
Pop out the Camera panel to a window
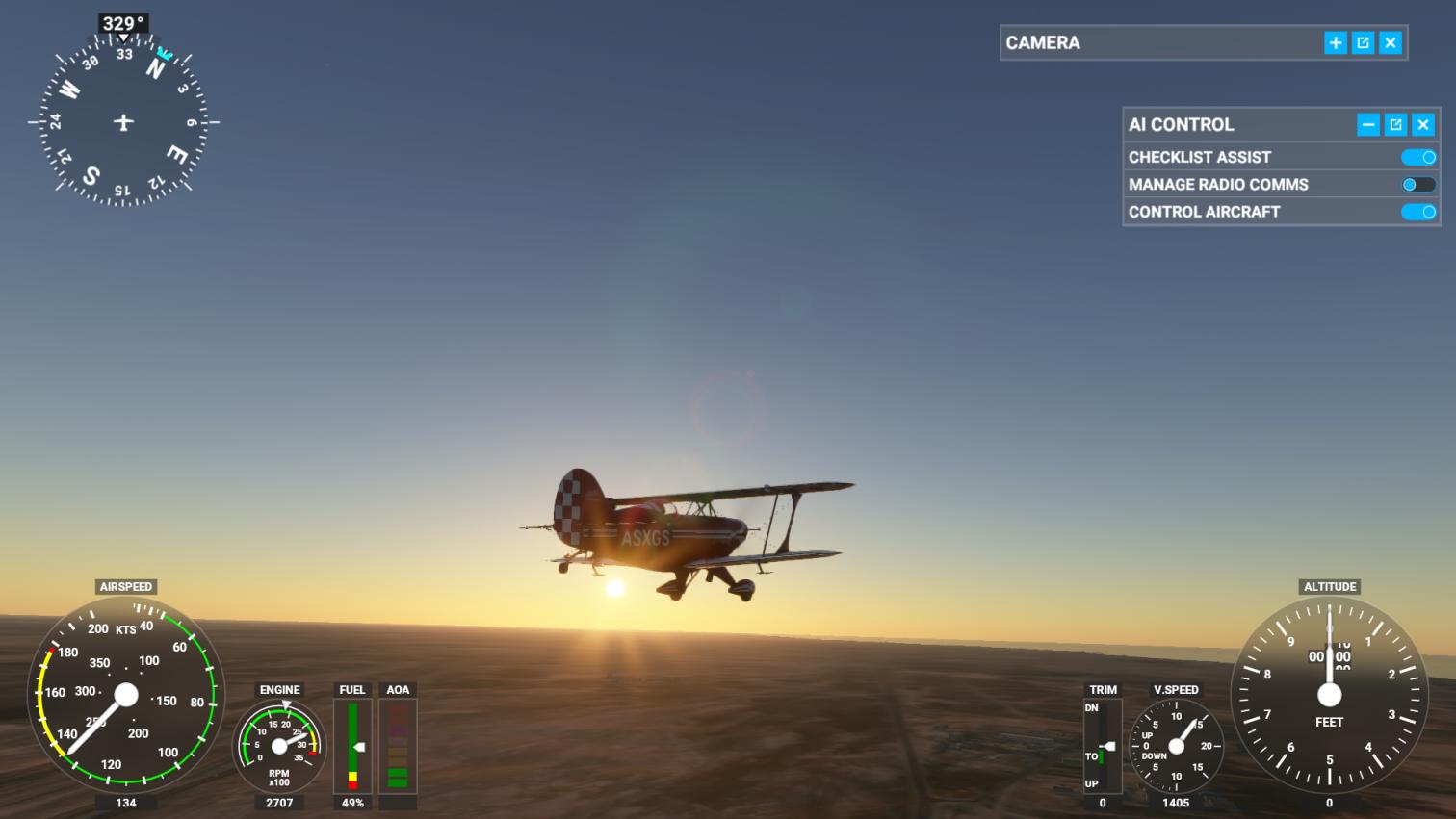click(x=1364, y=42)
